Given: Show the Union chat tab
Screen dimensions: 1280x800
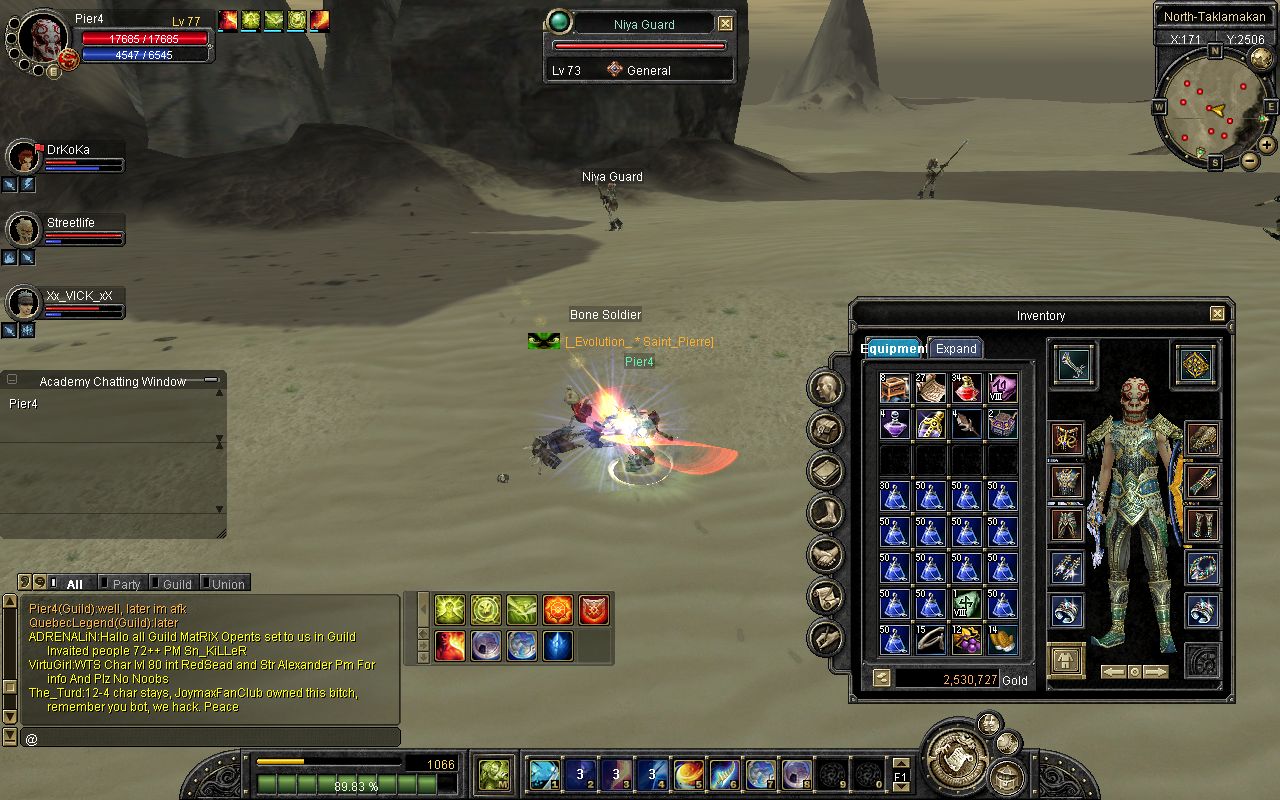Looking at the screenshot, I should [228, 584].
